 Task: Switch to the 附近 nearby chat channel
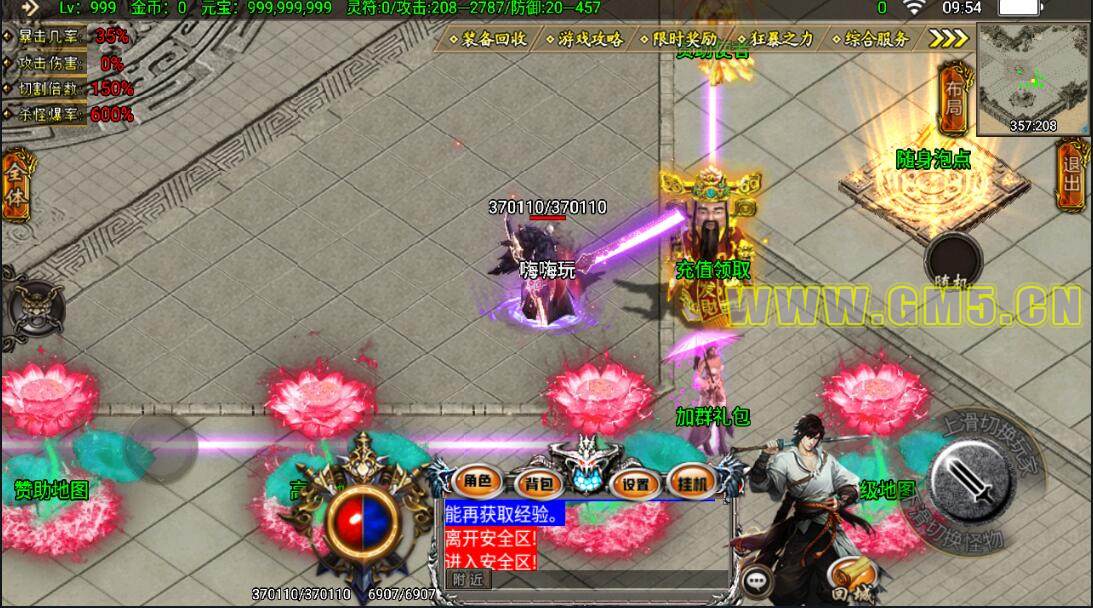[468, 578]
